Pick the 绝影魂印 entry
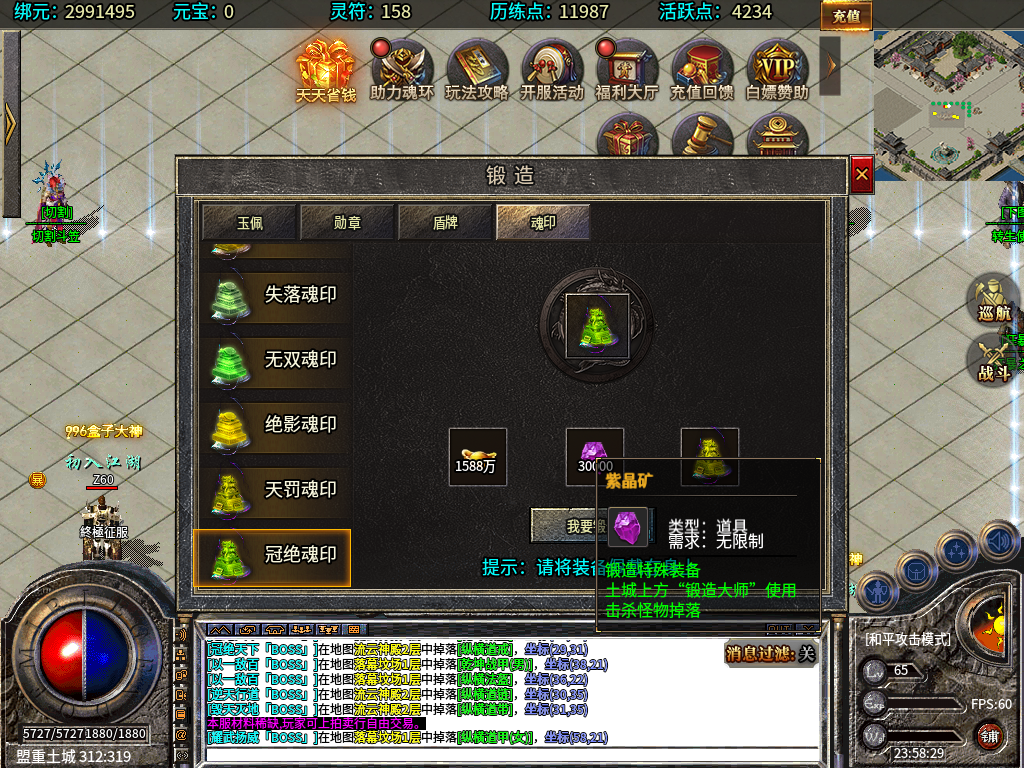 pos(273,425)
